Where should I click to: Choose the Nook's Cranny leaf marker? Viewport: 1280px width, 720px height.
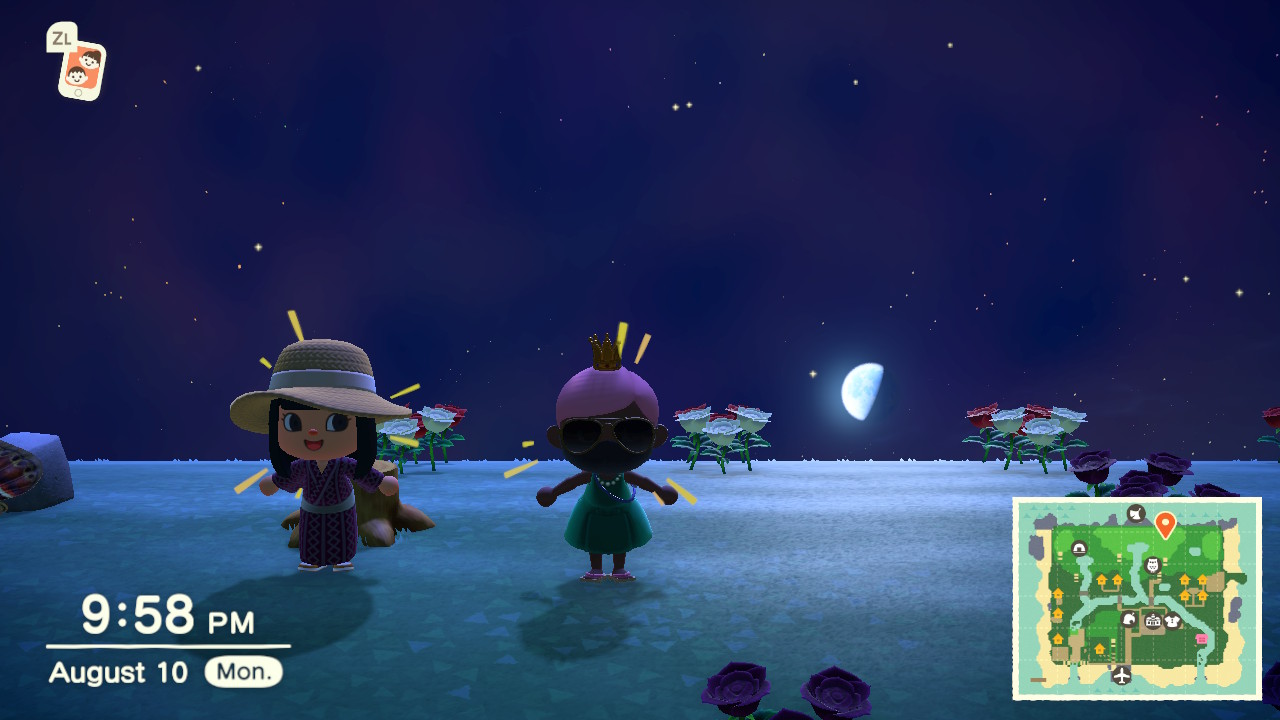coord(1130,620)
